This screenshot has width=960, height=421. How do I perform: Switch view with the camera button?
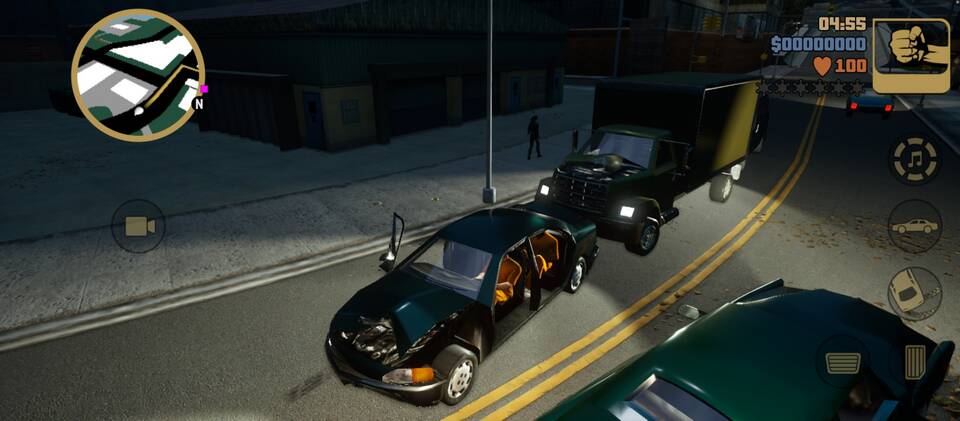click(x=138, y=226)
